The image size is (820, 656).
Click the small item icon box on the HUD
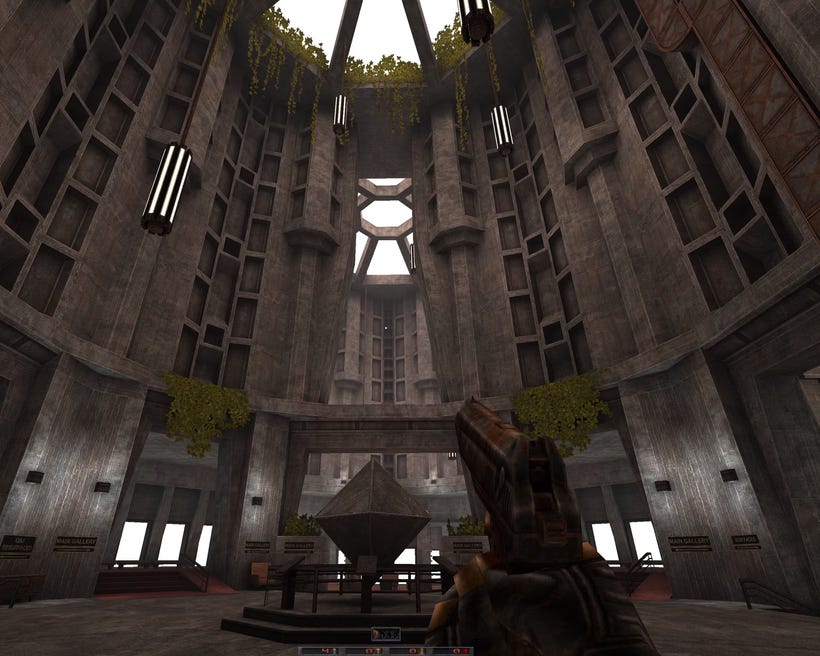tap(385, 634)
